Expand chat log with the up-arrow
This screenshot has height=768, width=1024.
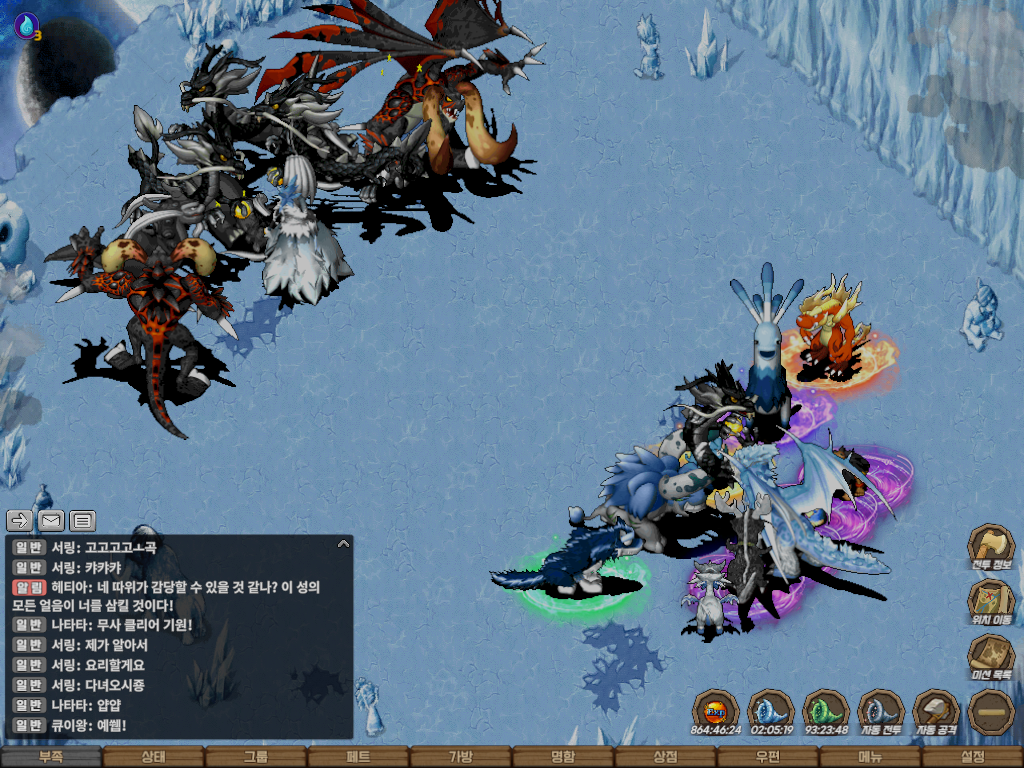343,544
